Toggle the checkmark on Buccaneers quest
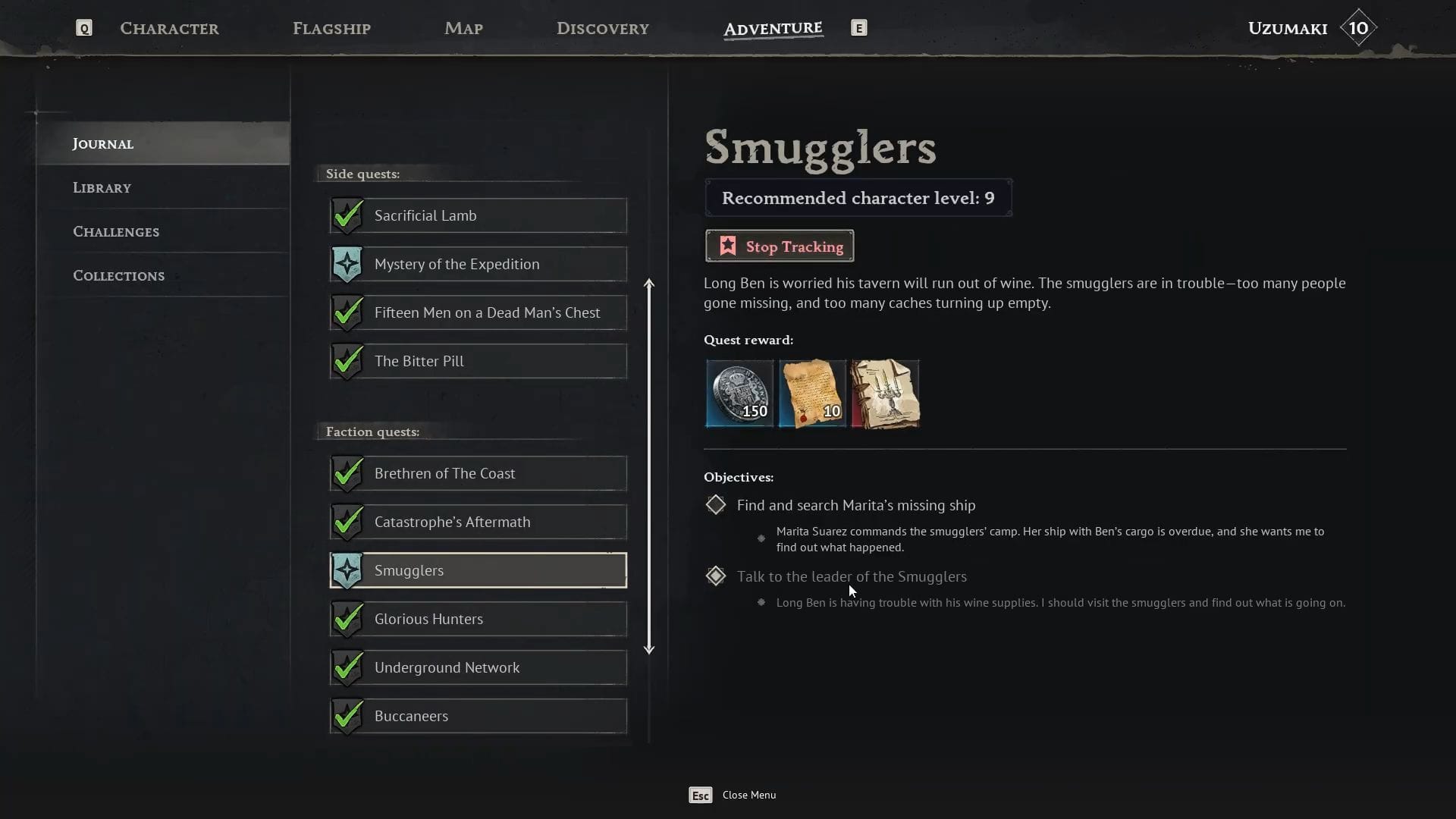The image size is (1456, 819). (347, 715)
